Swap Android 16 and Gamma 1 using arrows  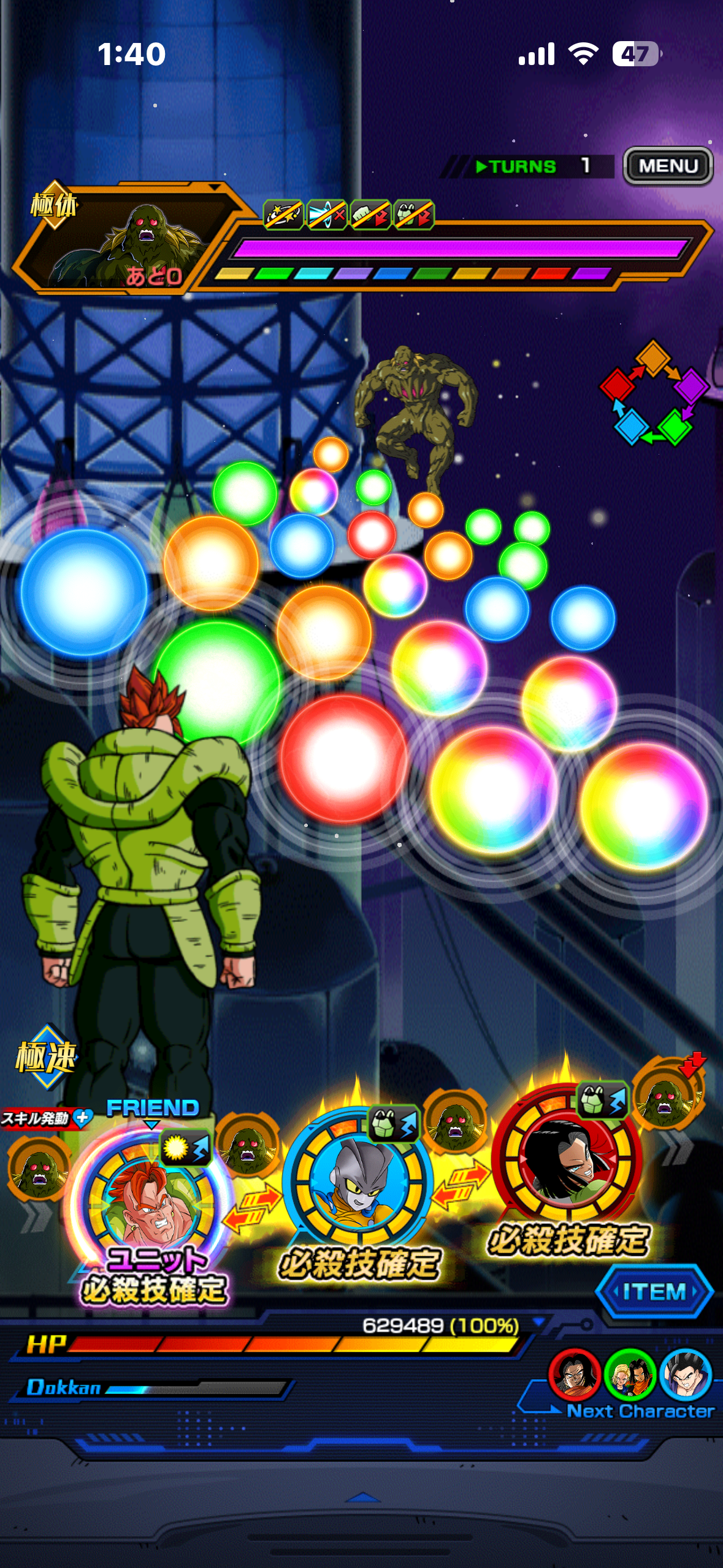point(252,1208)
